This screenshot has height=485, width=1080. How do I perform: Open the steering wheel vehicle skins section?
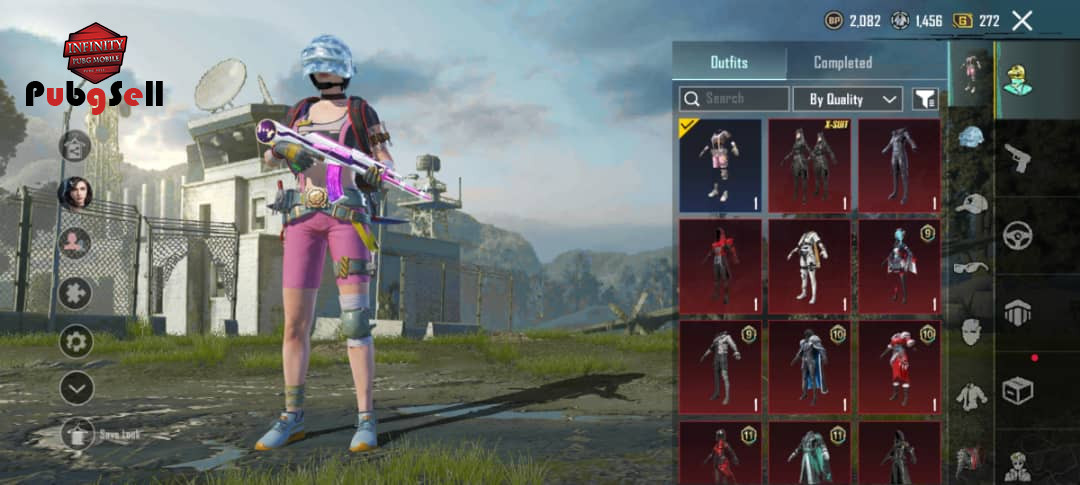click(1018, 236)
